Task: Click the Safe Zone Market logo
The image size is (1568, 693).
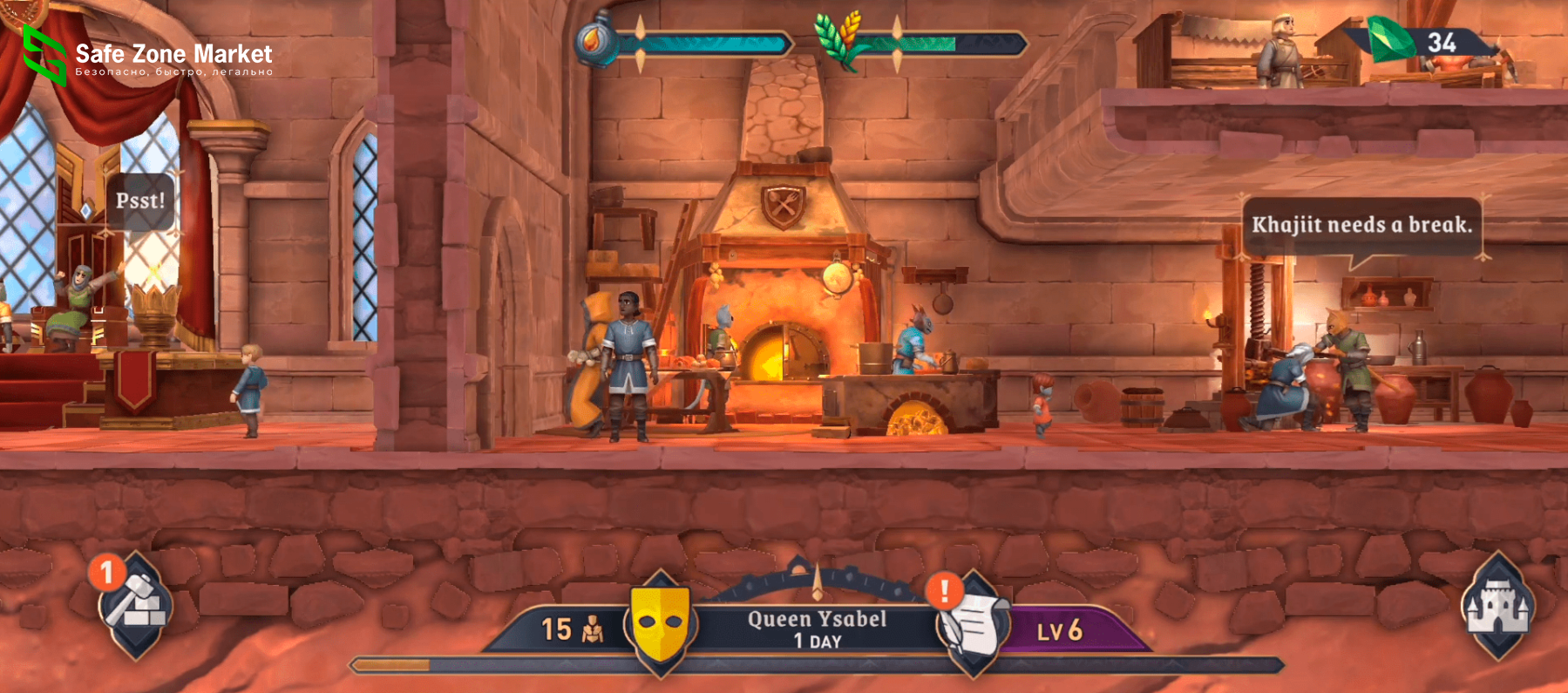Action: tap(148, 57)
